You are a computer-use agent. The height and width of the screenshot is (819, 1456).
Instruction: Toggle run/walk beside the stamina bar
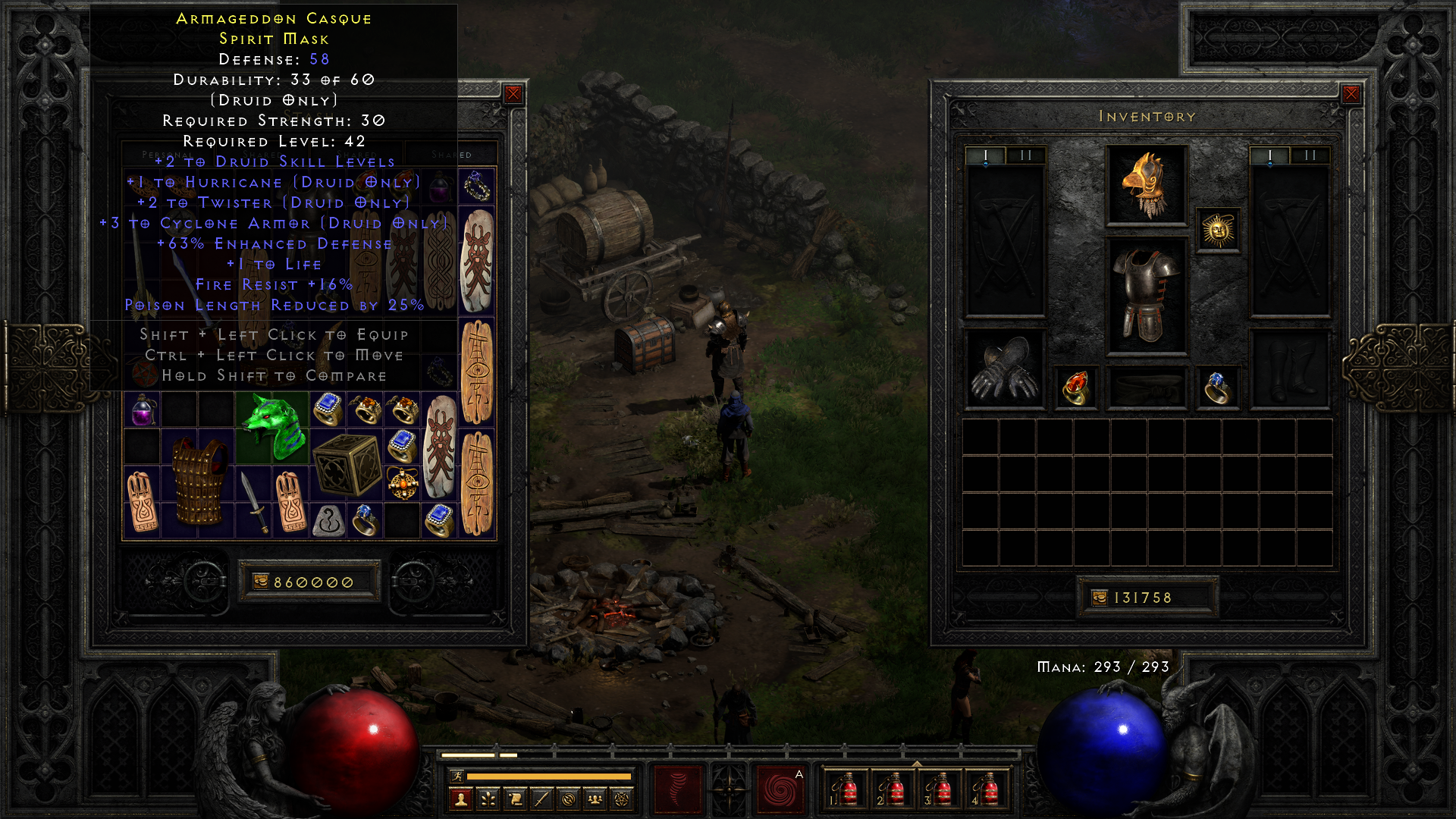[458, 776]
